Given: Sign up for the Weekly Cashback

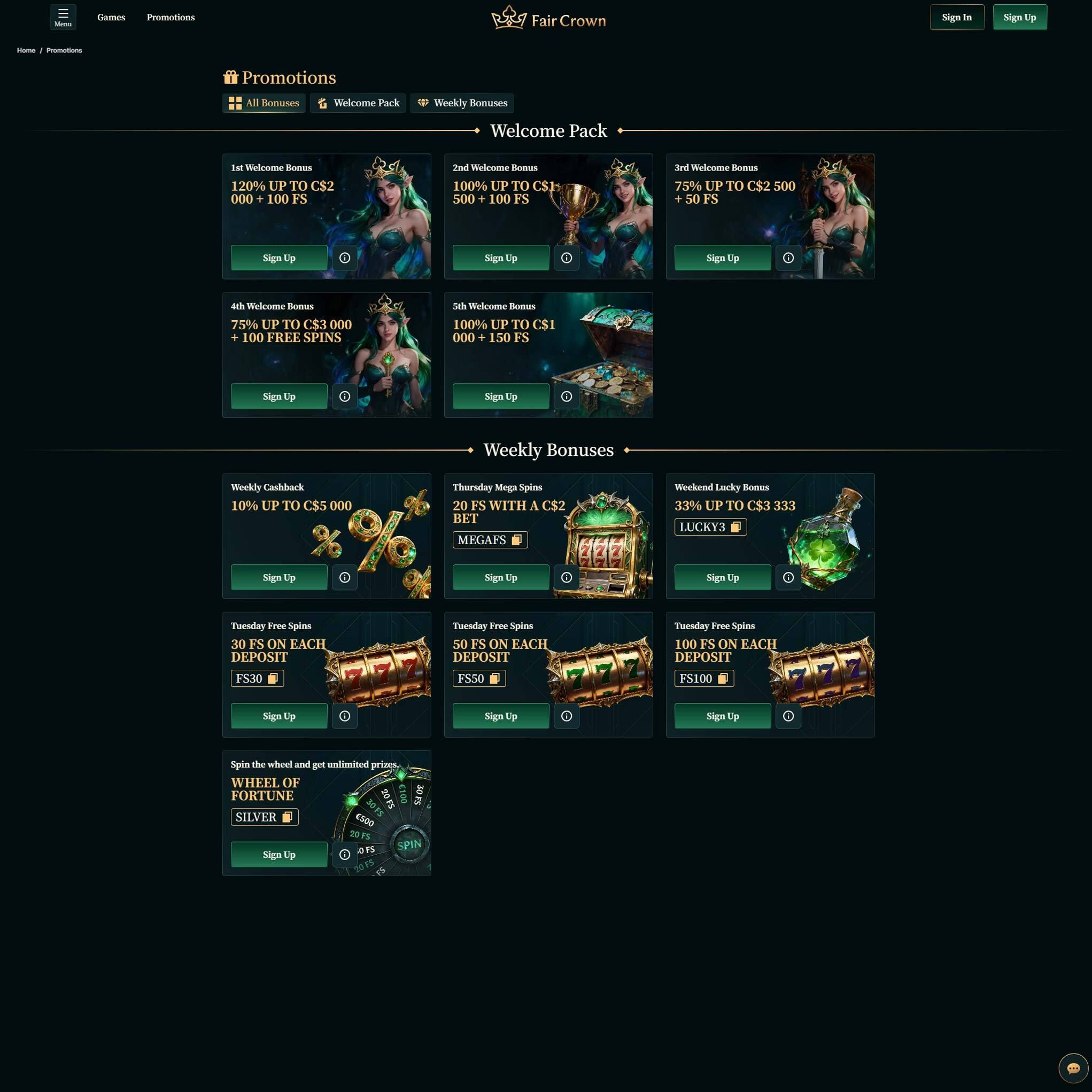Looking at the screenshot, I should click(278, 577).
